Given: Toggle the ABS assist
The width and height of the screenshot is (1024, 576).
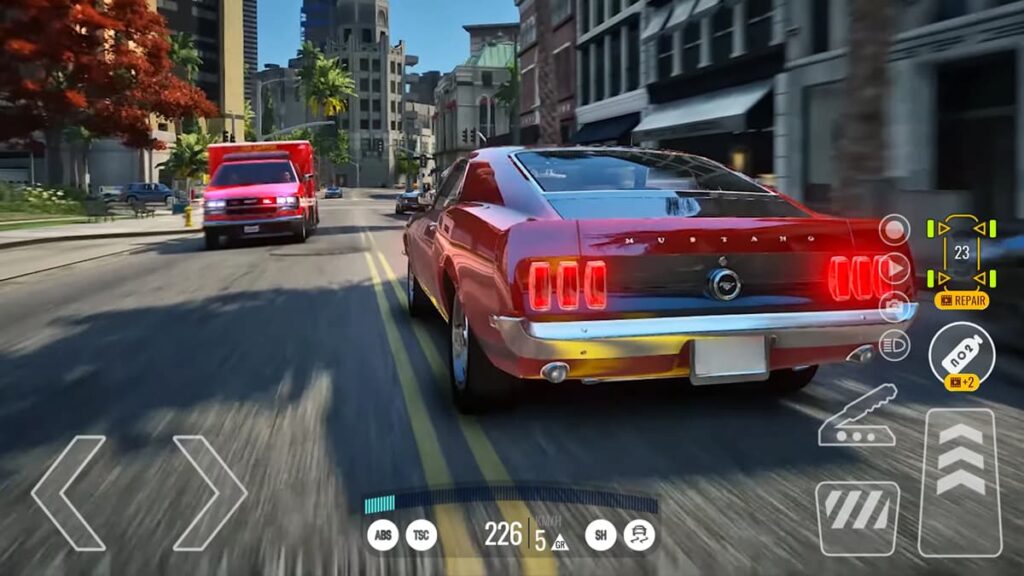Looking at the screenshot, I should coord(382,536).
